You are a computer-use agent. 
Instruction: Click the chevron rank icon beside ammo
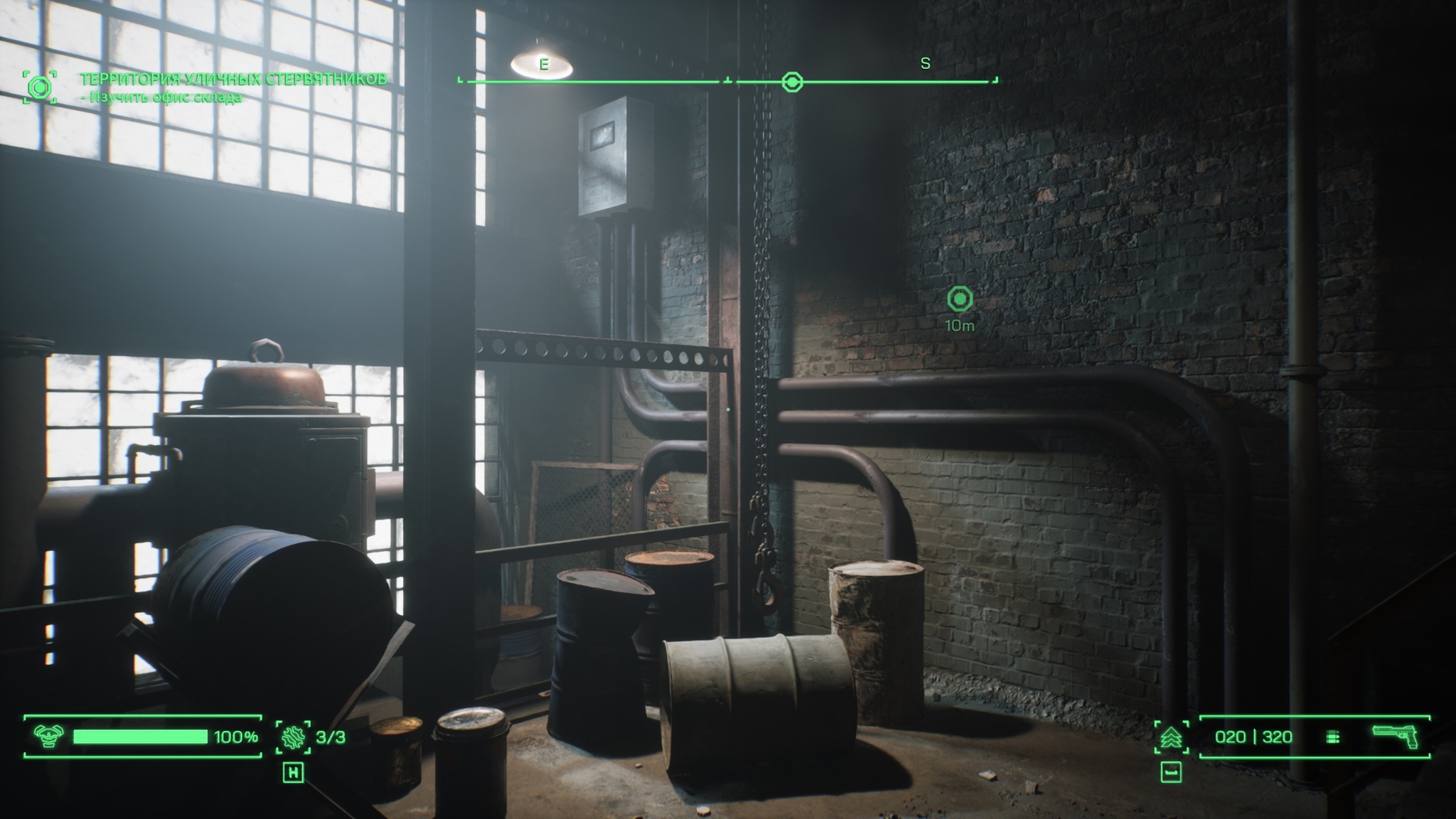point(1170,737)
